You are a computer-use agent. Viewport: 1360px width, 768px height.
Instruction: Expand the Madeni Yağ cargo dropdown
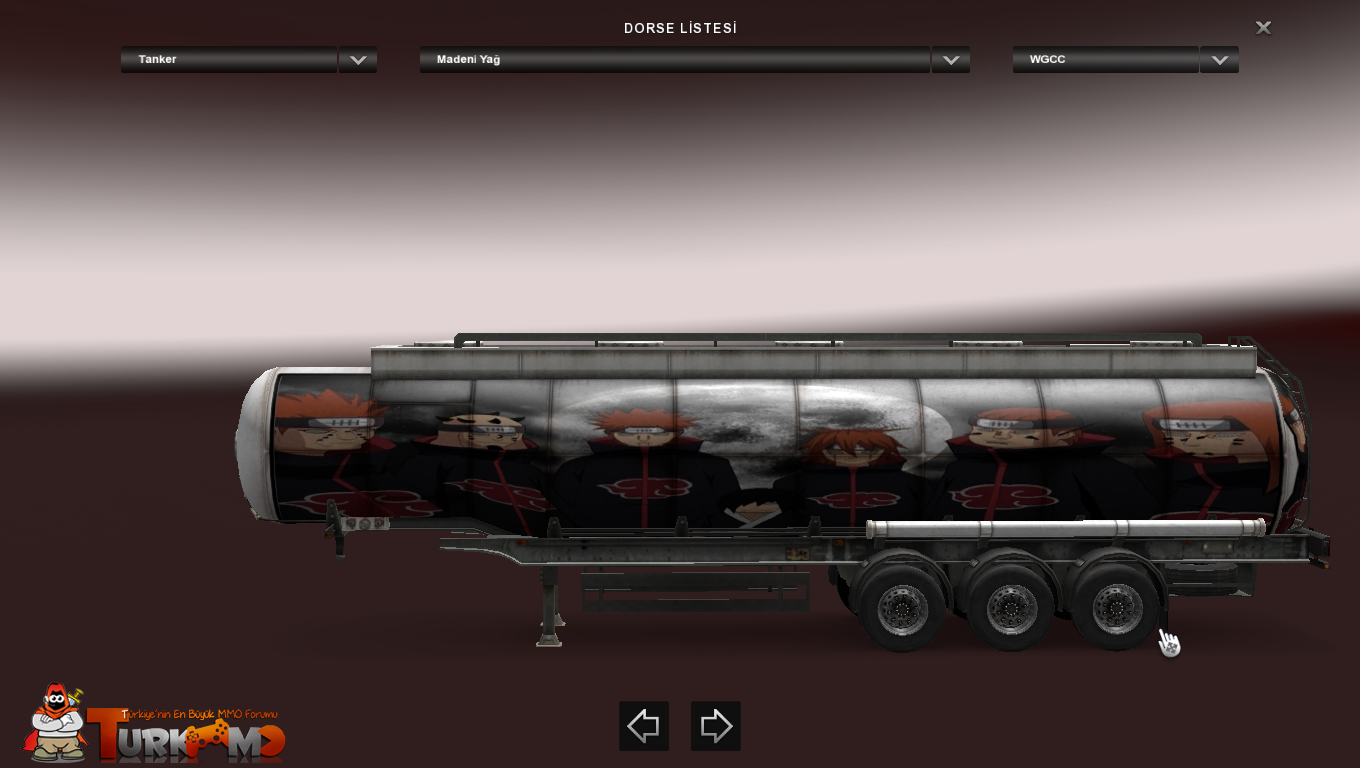tap(950, 60)
